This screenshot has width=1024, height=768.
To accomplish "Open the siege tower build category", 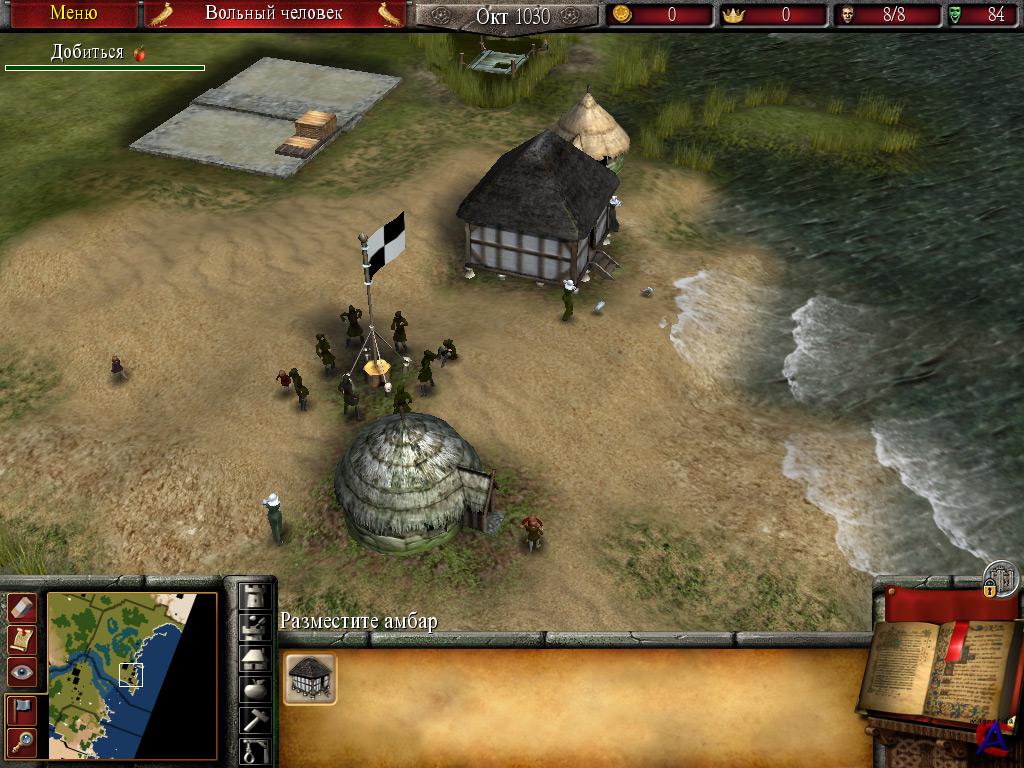I will click(255, 627).
